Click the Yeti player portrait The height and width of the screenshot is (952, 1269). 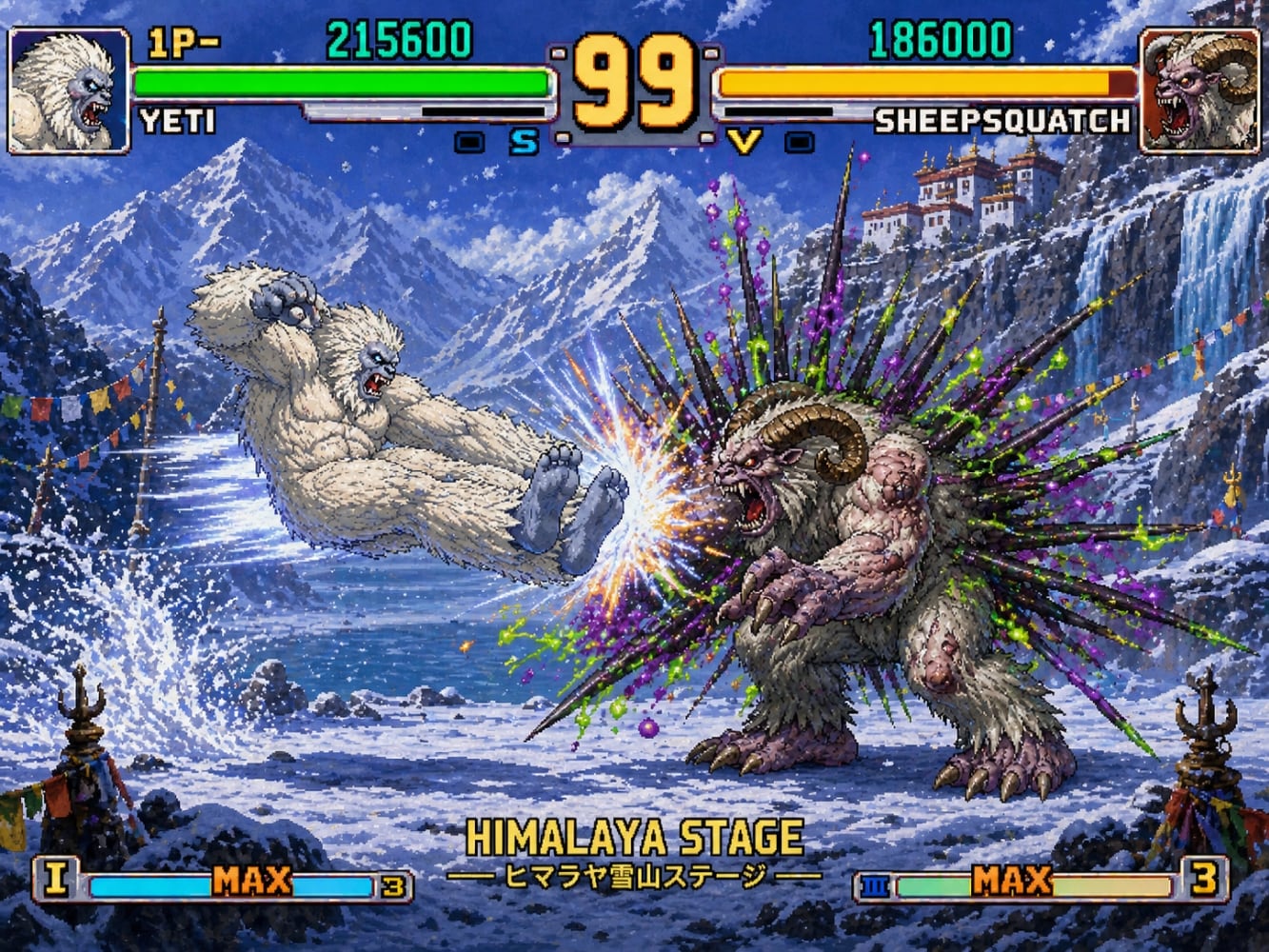(69, 91)
